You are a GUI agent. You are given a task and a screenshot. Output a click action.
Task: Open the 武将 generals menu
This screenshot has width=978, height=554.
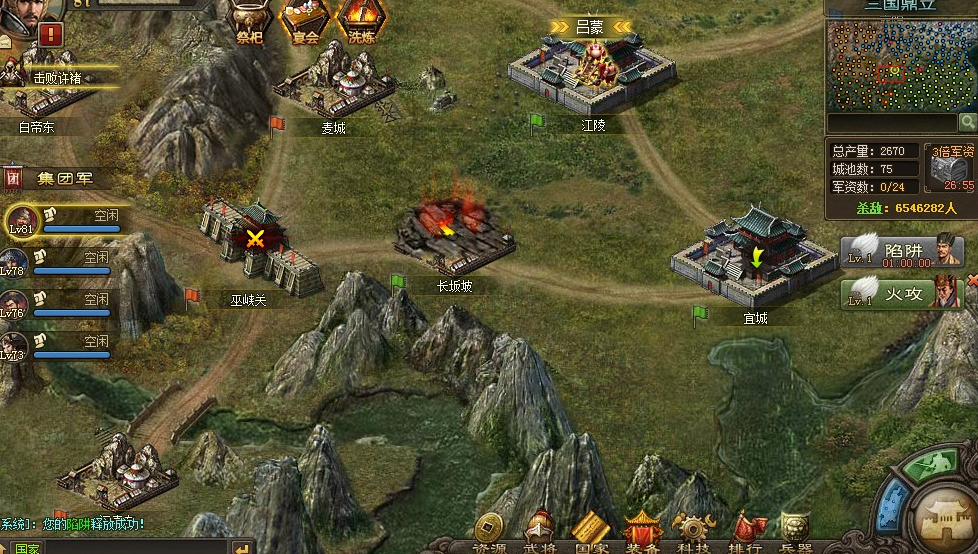pos(539,530)
